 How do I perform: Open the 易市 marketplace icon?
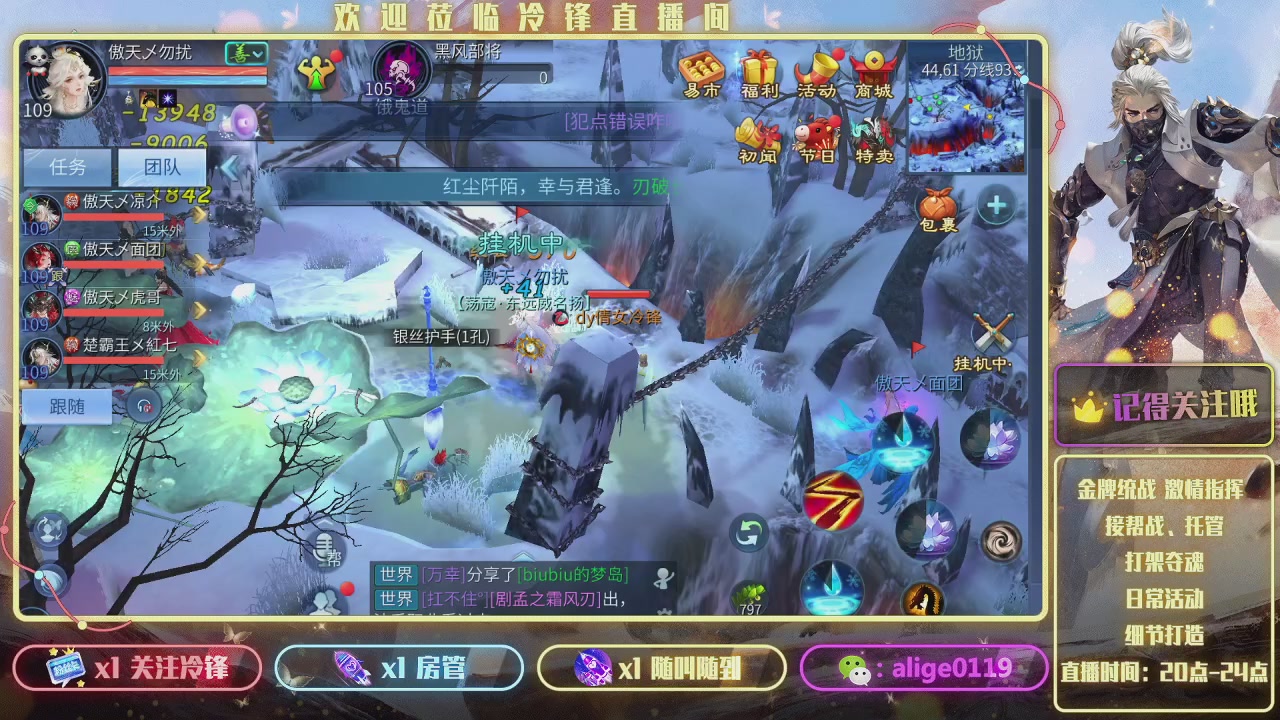(x=702, y=73)
